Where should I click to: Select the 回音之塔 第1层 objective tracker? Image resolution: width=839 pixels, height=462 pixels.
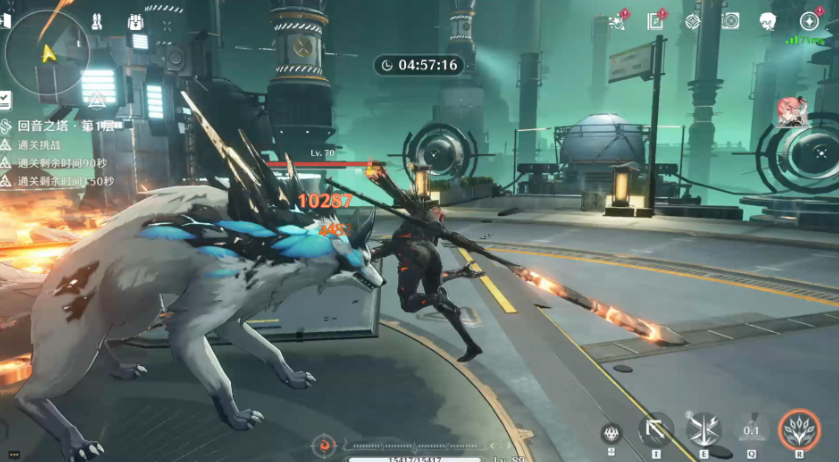click(x=60, y=126)
